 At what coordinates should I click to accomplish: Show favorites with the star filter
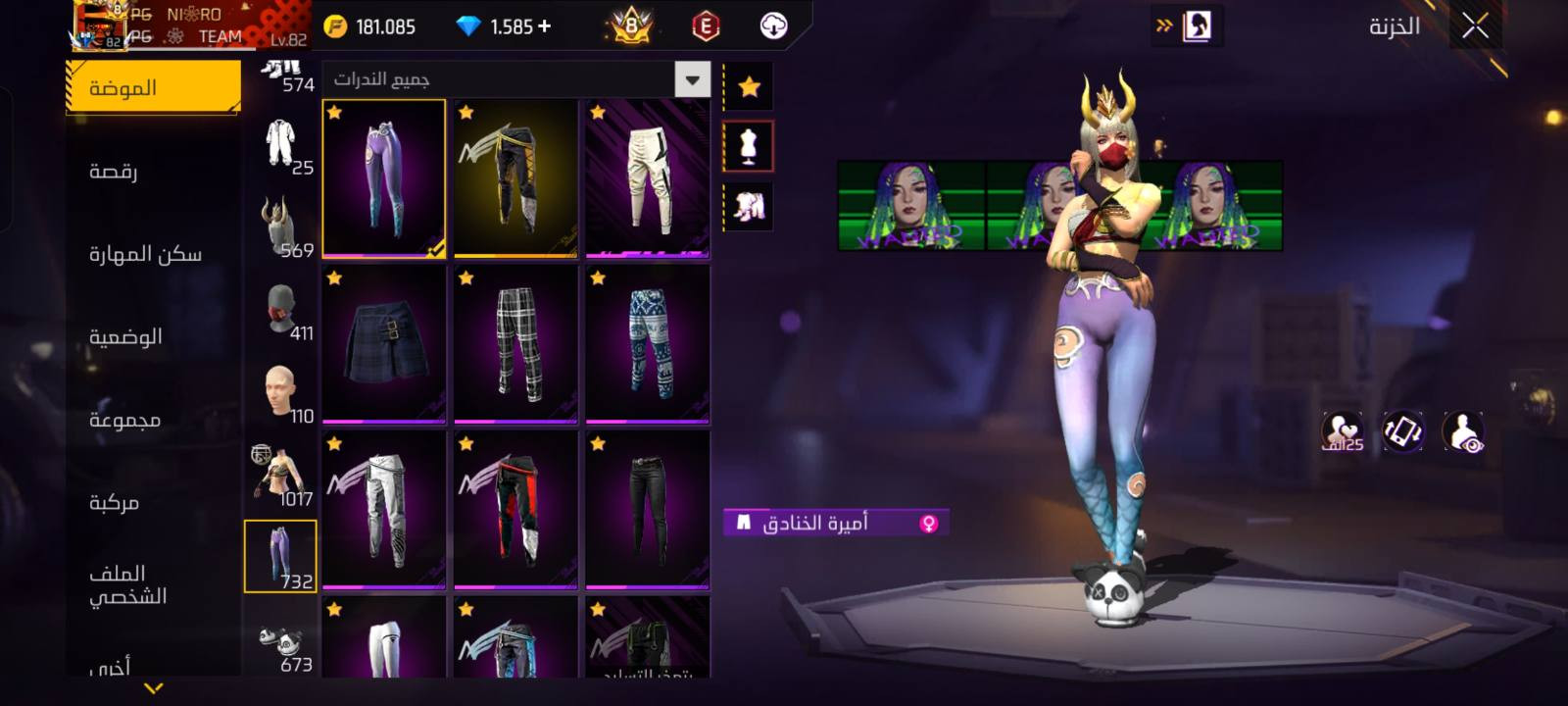749,87
